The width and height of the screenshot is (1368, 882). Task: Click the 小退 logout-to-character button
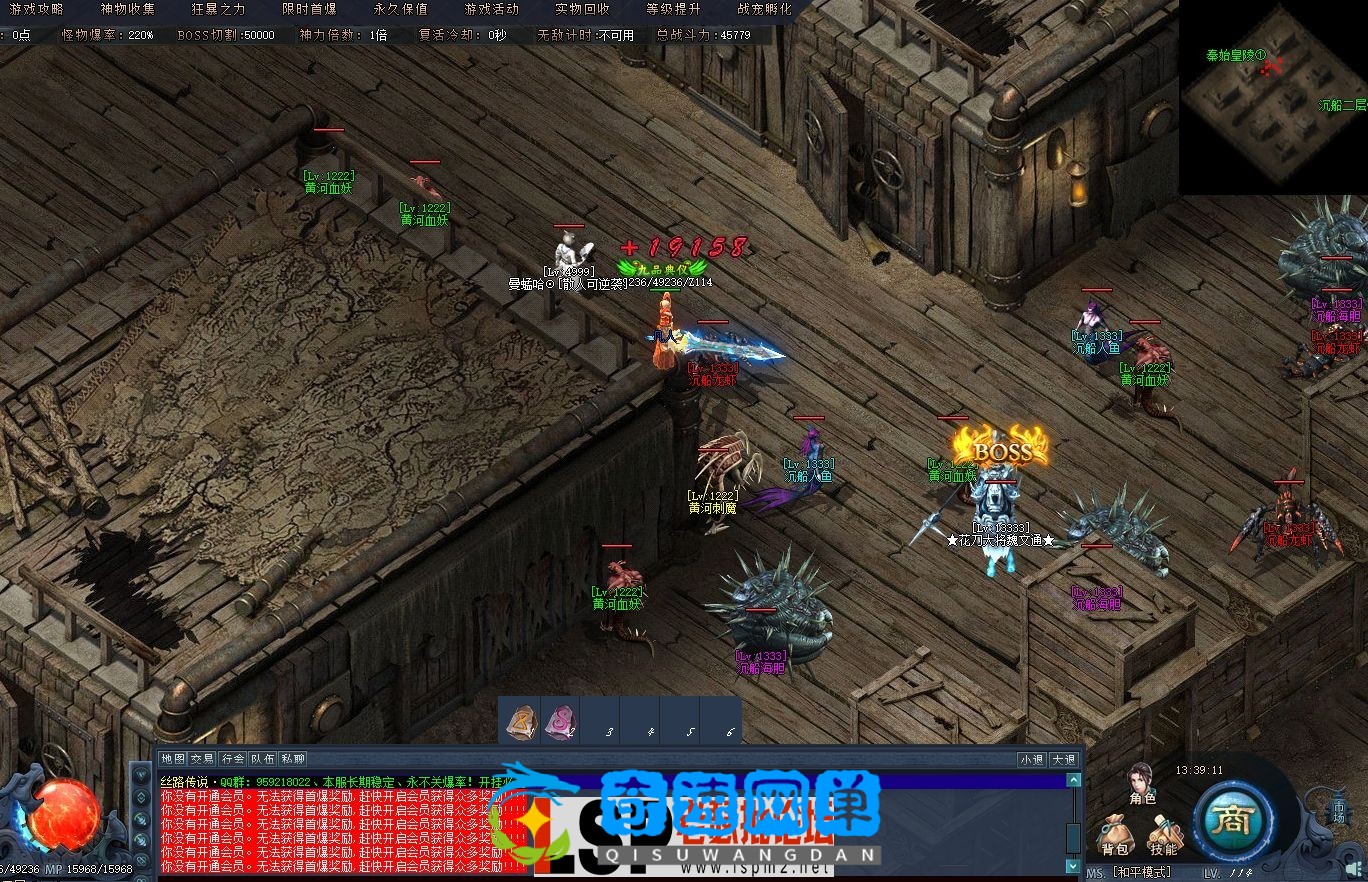(x=1031, y=759)
